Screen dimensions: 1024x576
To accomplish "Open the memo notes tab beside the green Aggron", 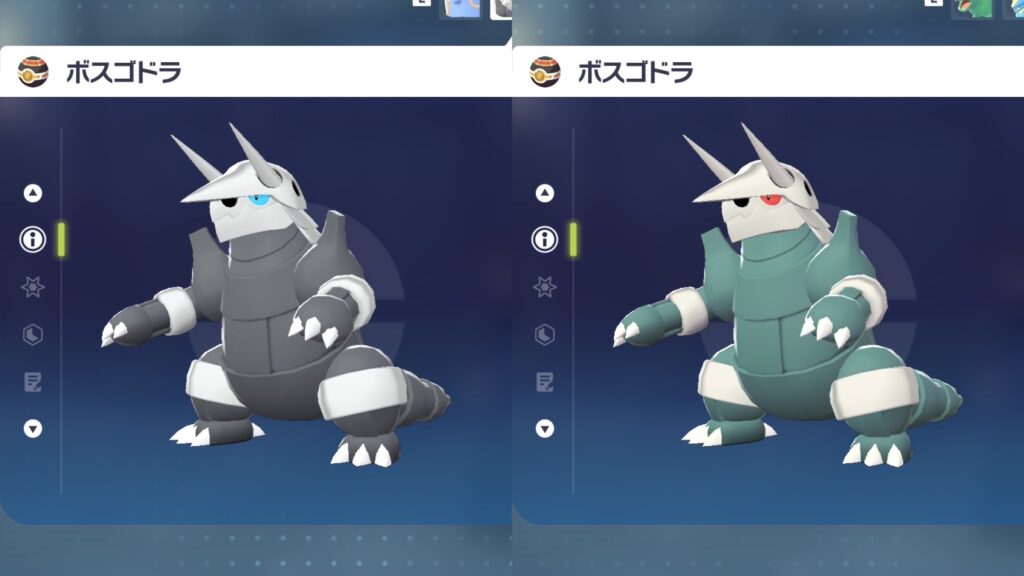I will (545, 381).
